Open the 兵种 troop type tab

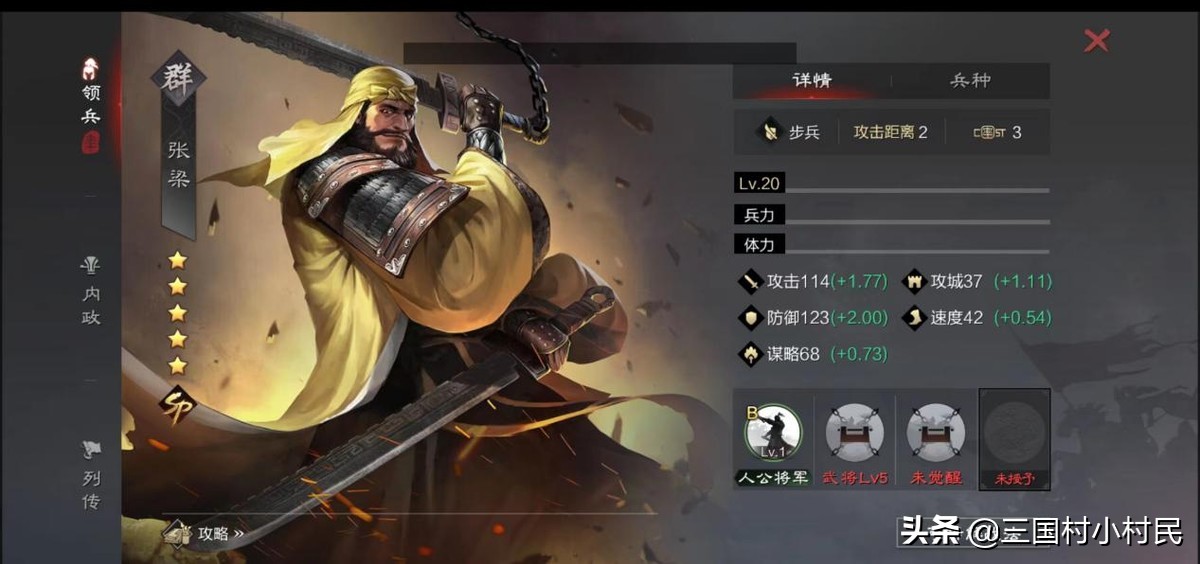[x=969, y=81]
